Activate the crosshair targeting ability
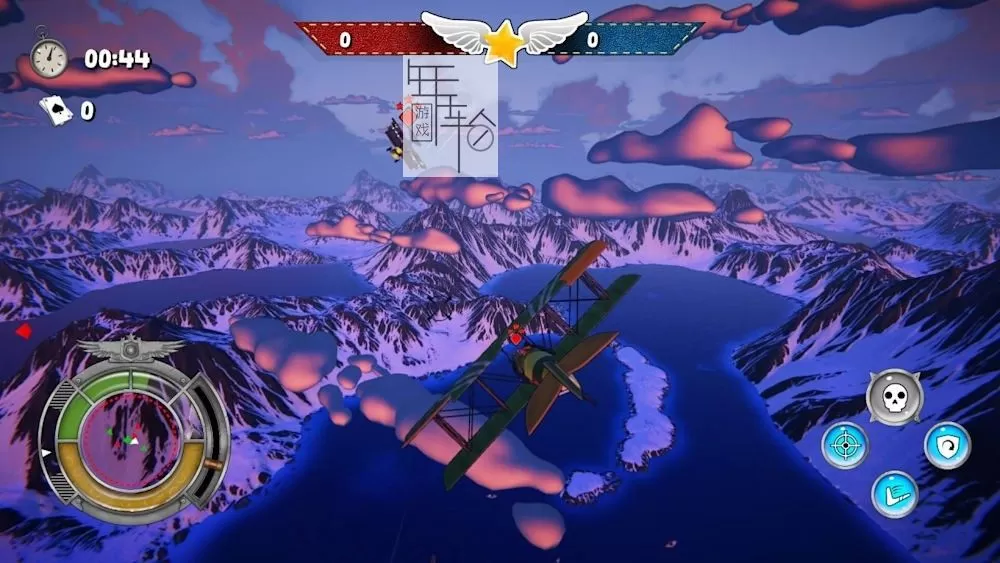 pos(845,445)
